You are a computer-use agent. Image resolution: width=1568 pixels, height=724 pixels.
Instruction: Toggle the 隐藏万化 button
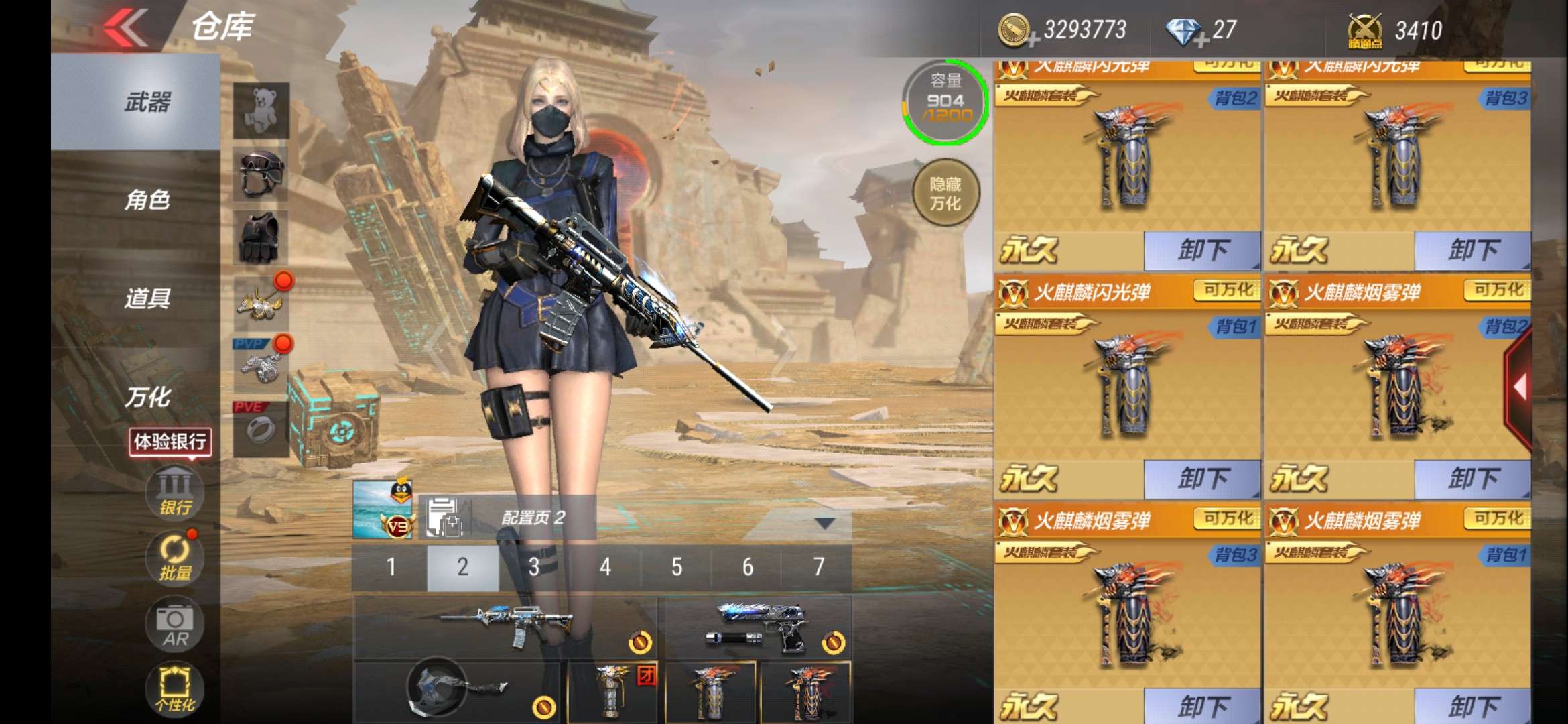pos(945,194)
